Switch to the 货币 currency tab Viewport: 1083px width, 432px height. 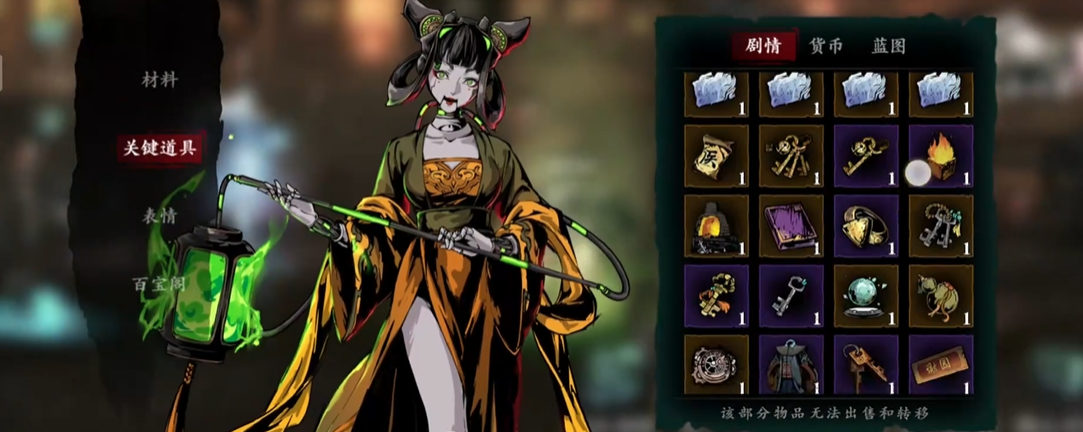[x=826, y=46]
